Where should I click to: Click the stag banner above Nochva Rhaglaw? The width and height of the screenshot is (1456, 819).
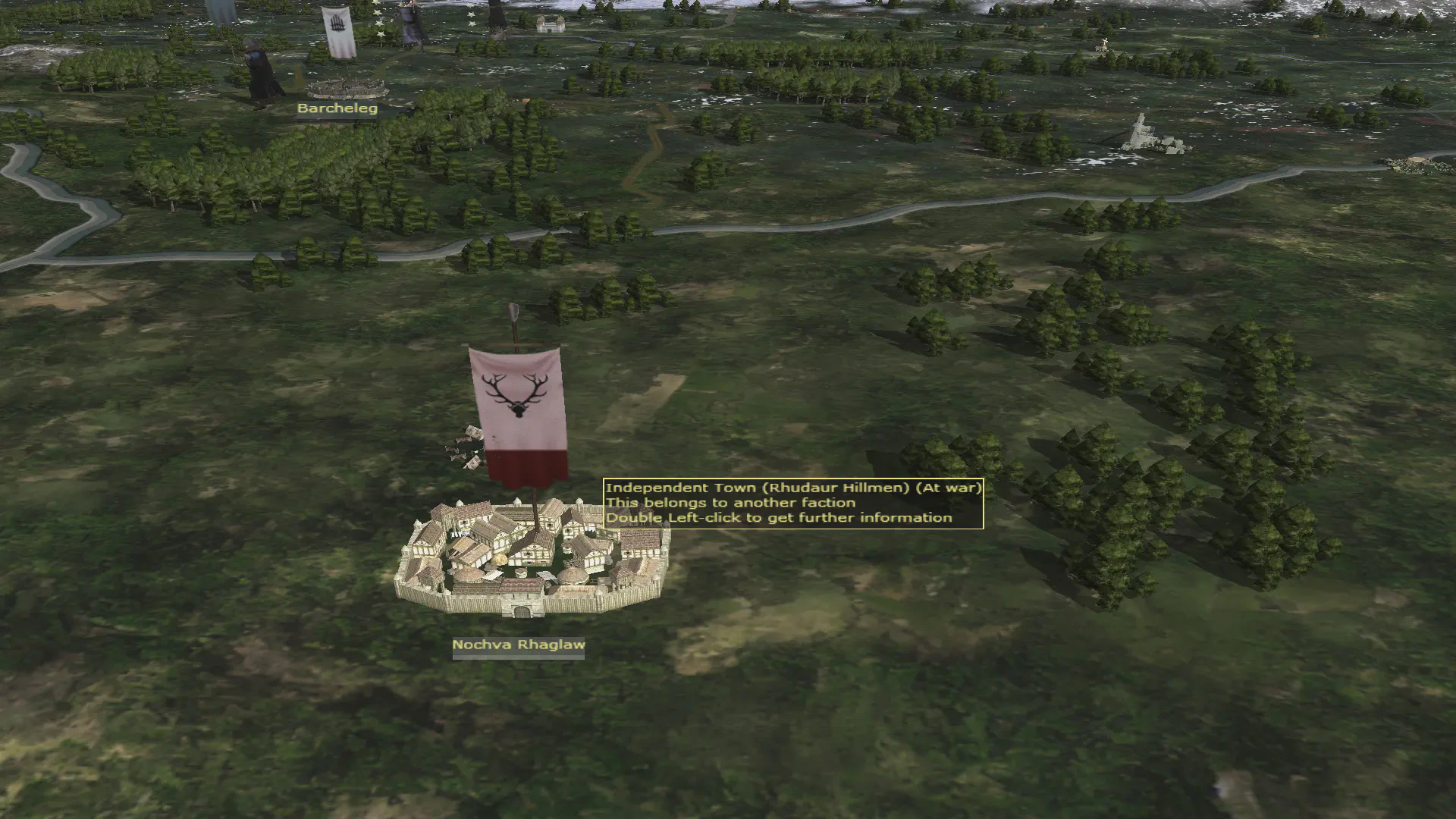pos(519,413)
